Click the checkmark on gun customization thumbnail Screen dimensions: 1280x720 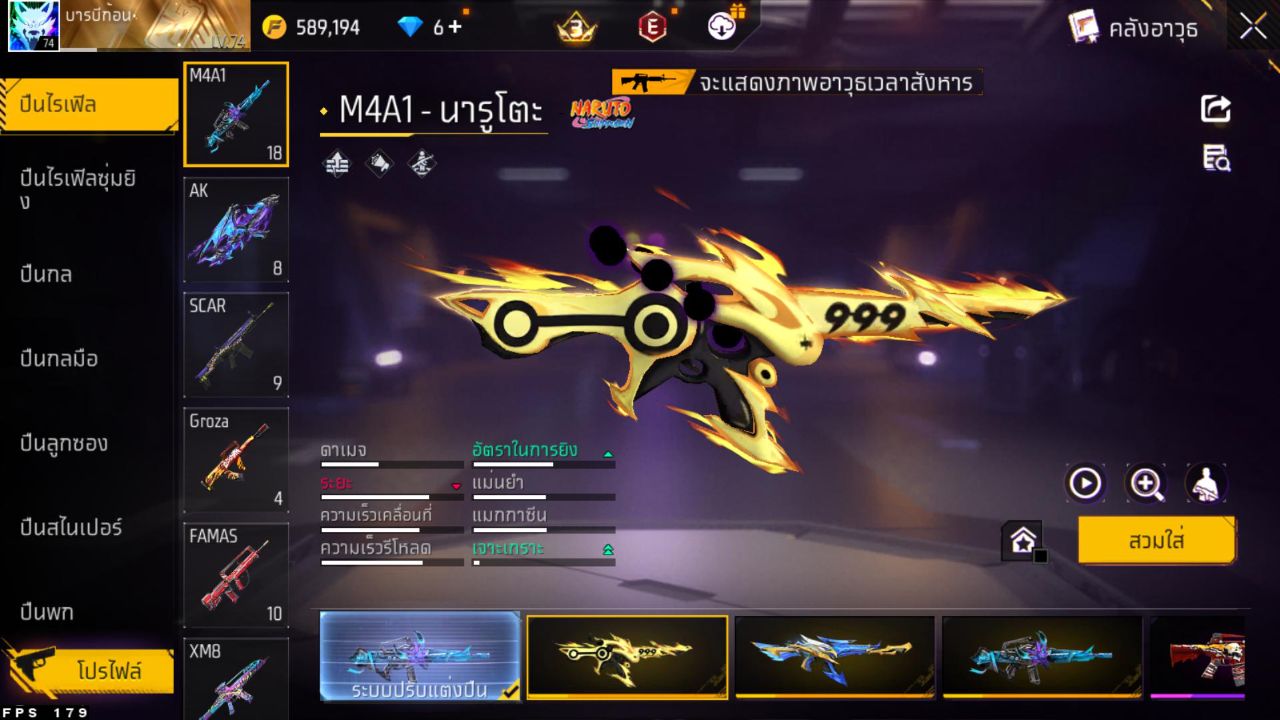[x=508, y=691]
